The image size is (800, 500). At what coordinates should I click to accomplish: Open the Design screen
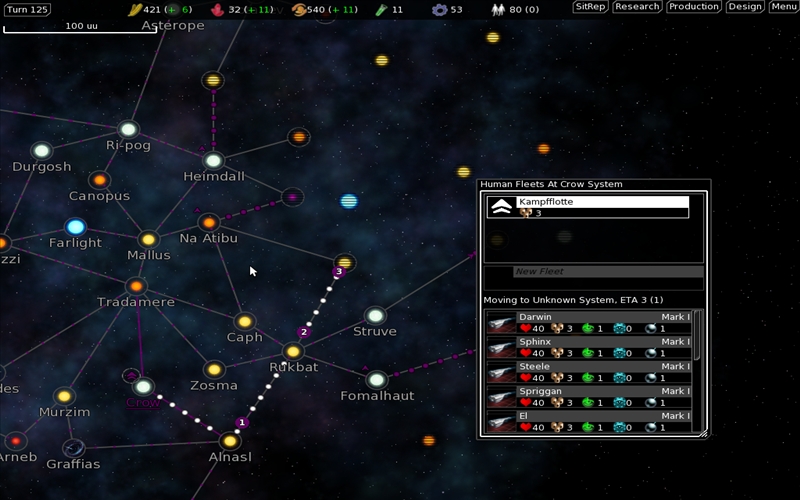744,7
